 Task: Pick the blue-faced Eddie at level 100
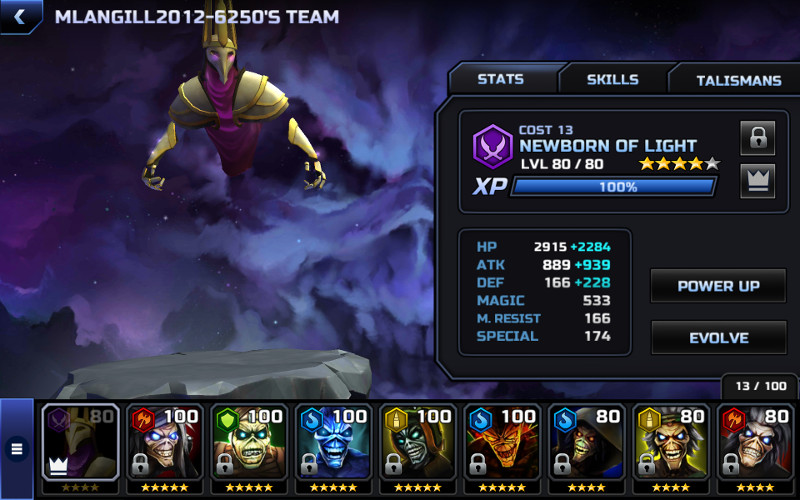click(333, 443)
